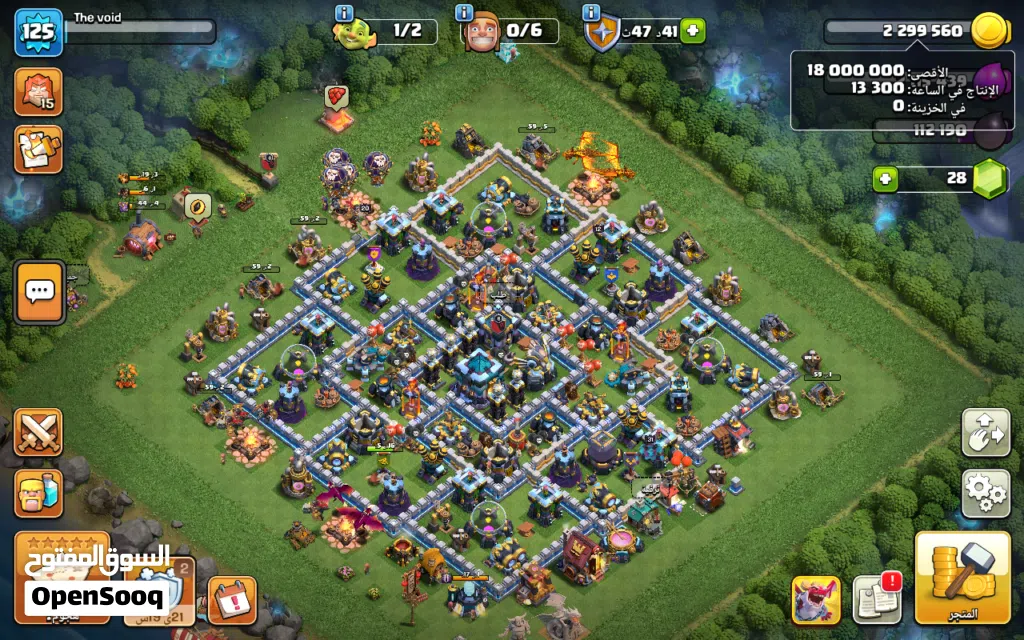The image size is (1024, 640).
Task: Open the news papers with red alert
Action: 876,598
